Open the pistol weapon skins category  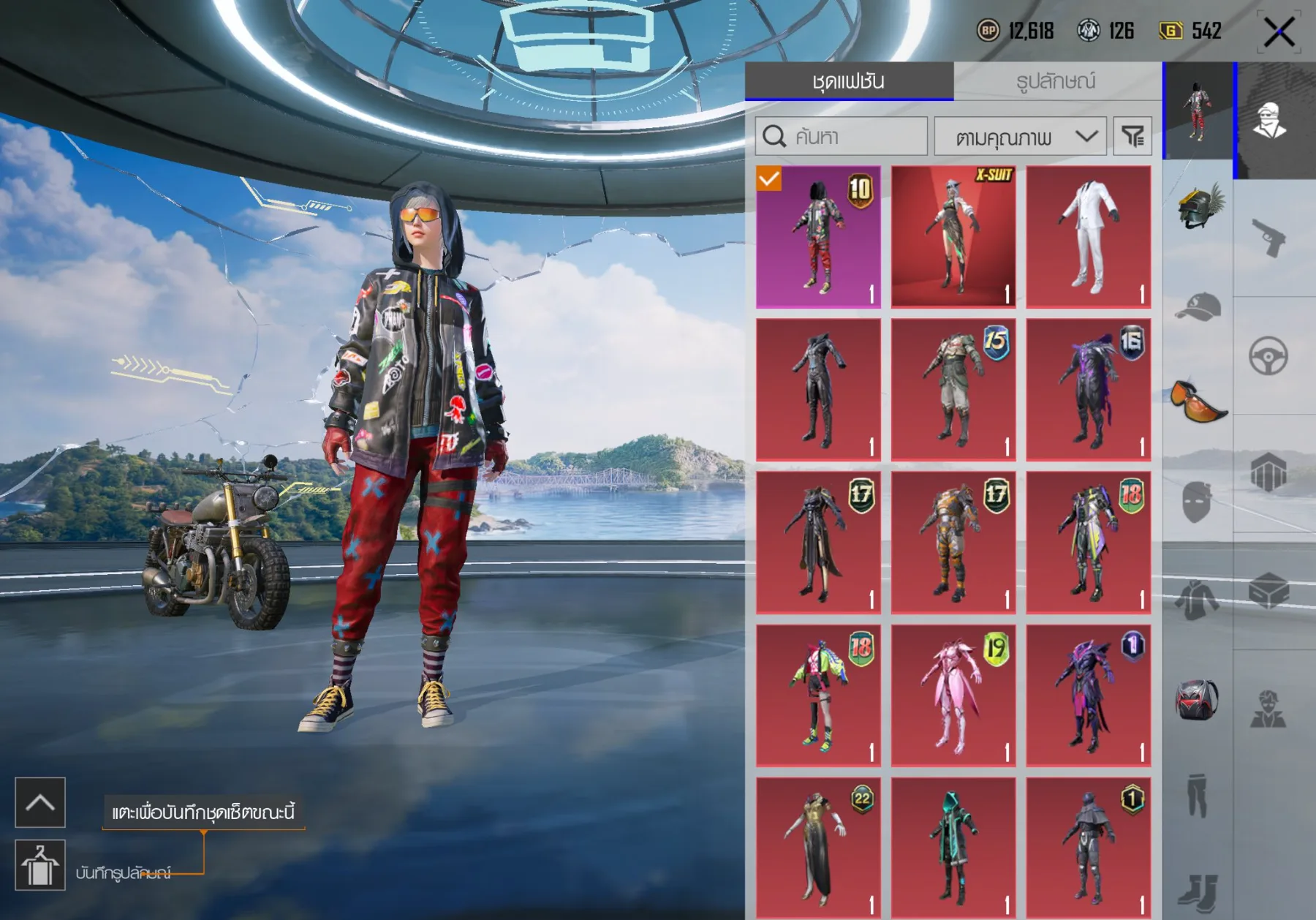click(1269, 237)
